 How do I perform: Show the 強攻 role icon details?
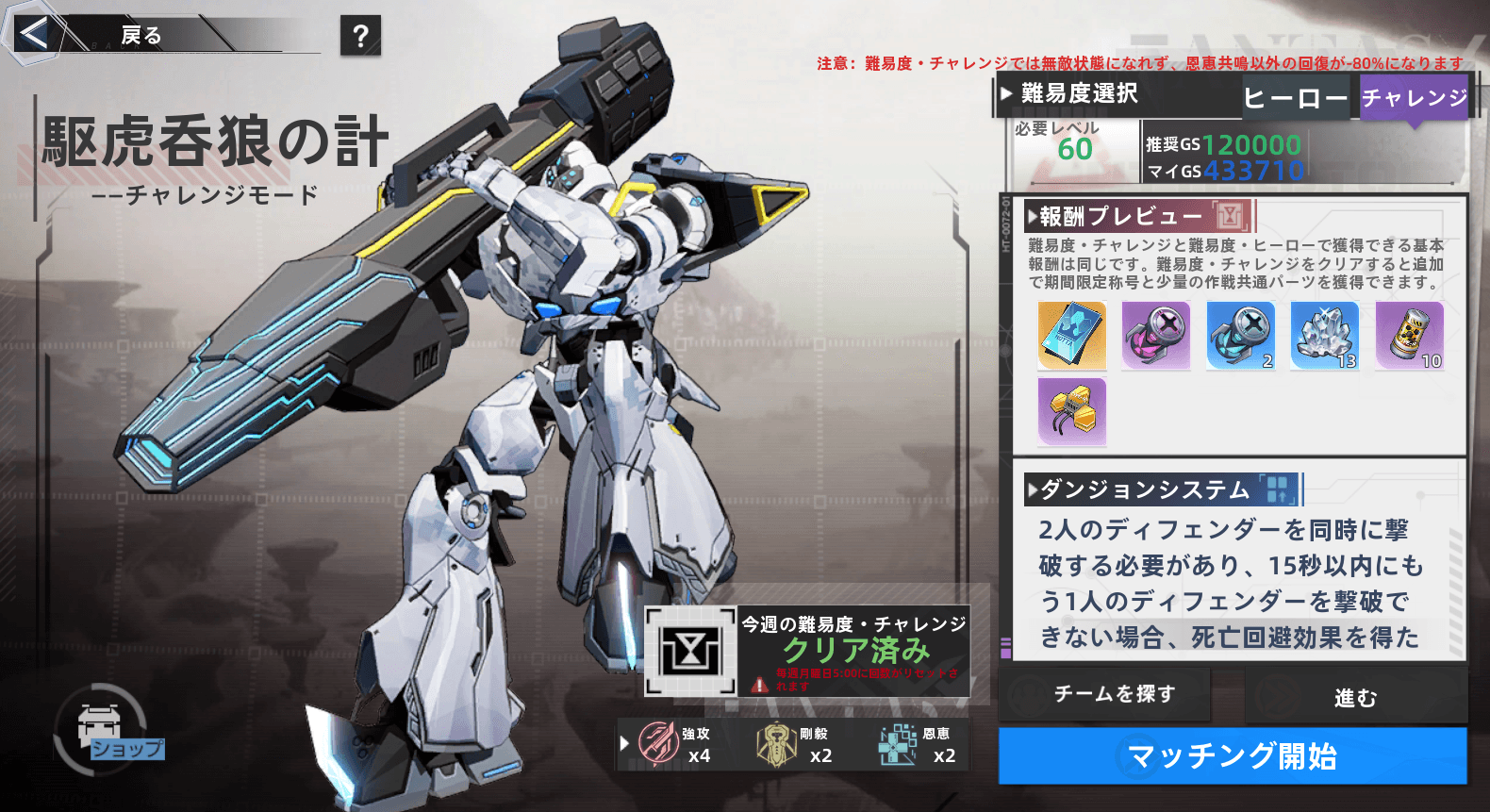coord(658,743)
